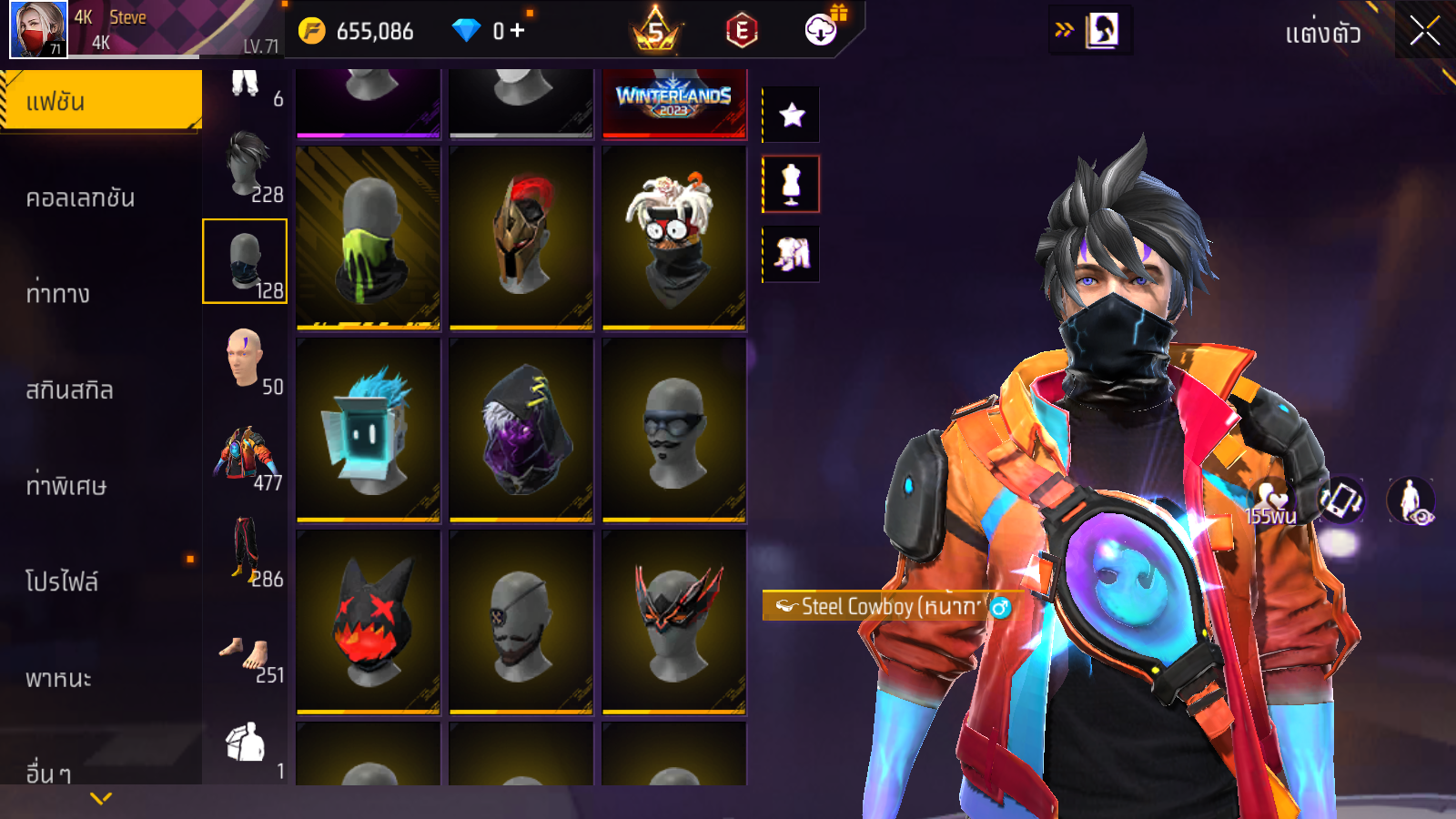This screenshot has width=1456, height=819.
Task: Select the face category showing 50 items
Action: (246, 359)
